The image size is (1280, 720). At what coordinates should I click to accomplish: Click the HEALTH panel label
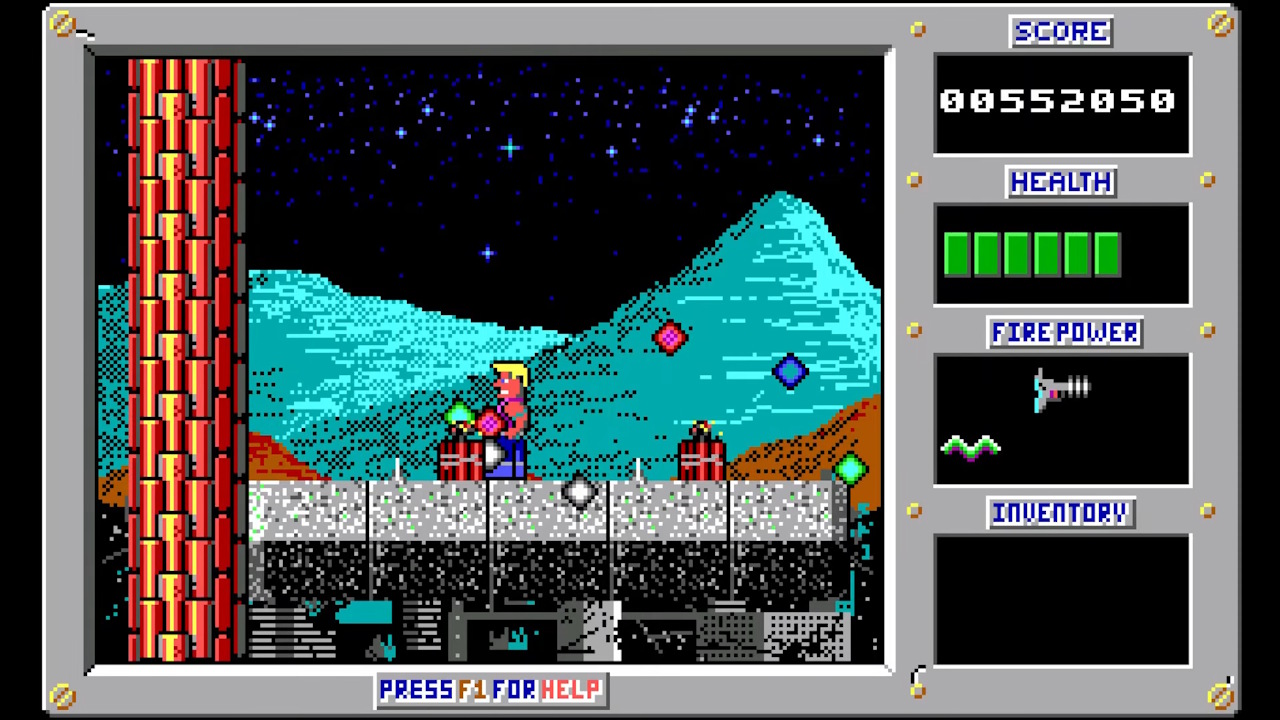tap(1060, 182)
